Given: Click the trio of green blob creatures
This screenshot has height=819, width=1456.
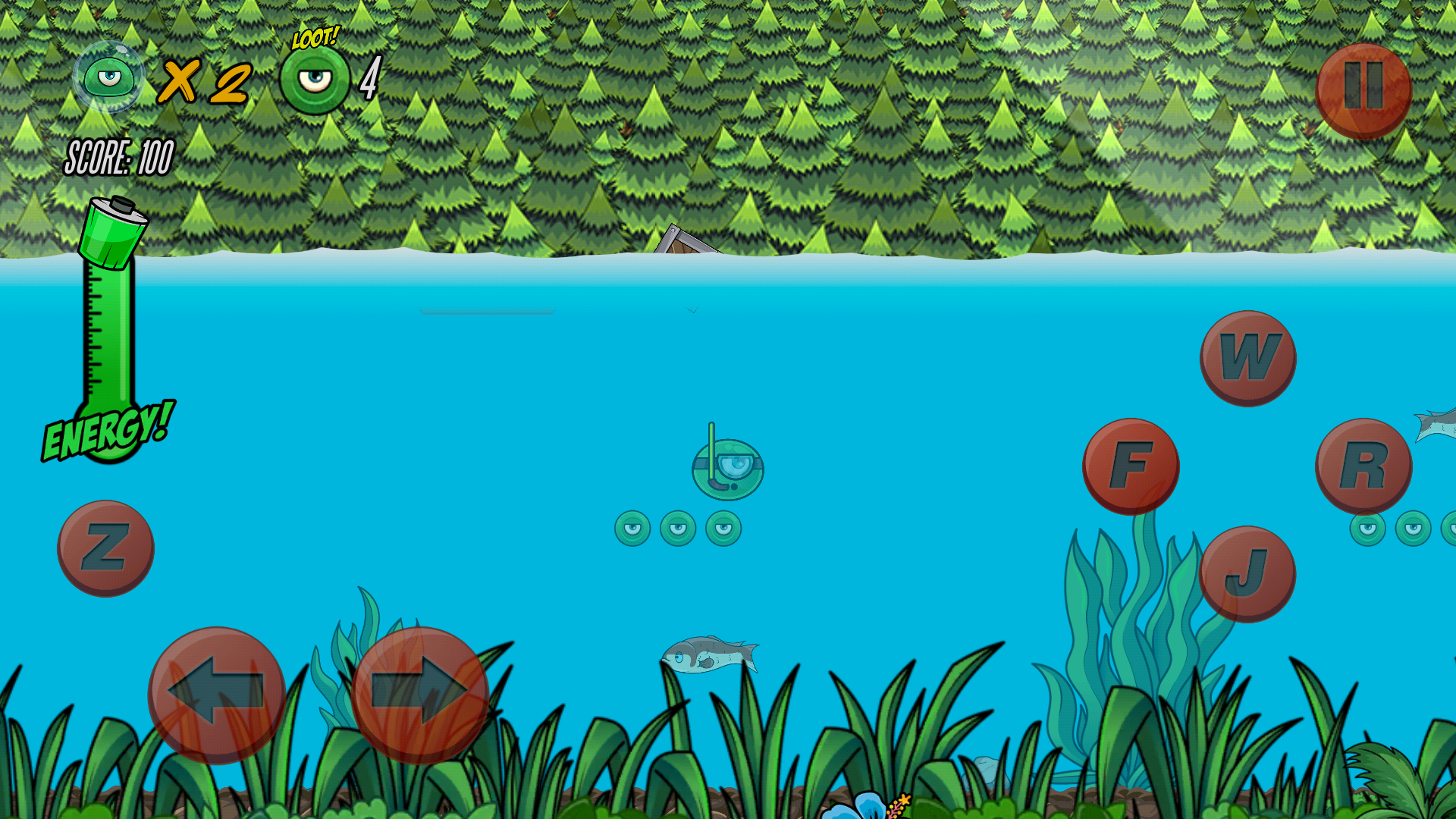Looking at the screenshot, I should pyautogui.click(x=679, y=529).
